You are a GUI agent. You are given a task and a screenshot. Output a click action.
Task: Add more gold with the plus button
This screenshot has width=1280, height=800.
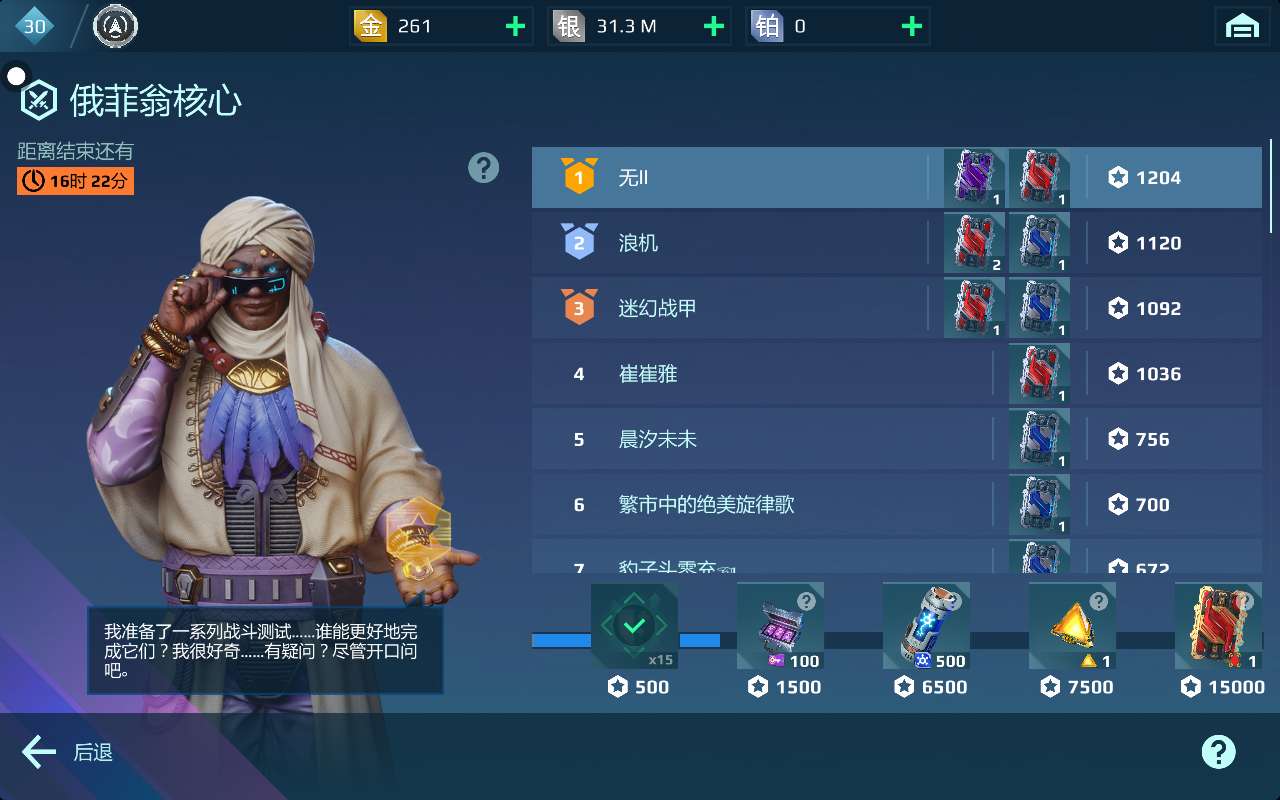tap(515, 27)
